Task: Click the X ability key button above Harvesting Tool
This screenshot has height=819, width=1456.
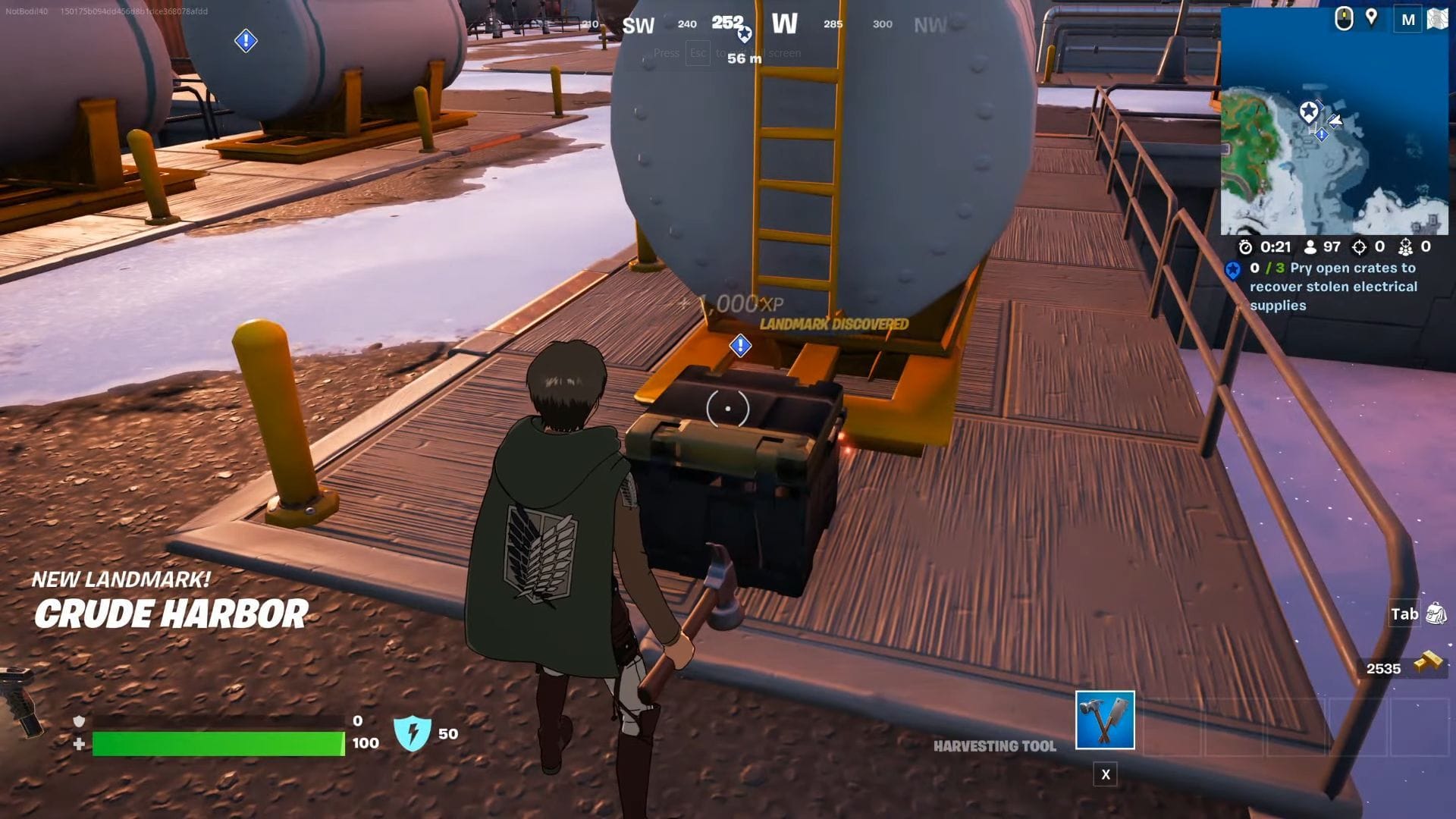Action: pos(1106,775)
